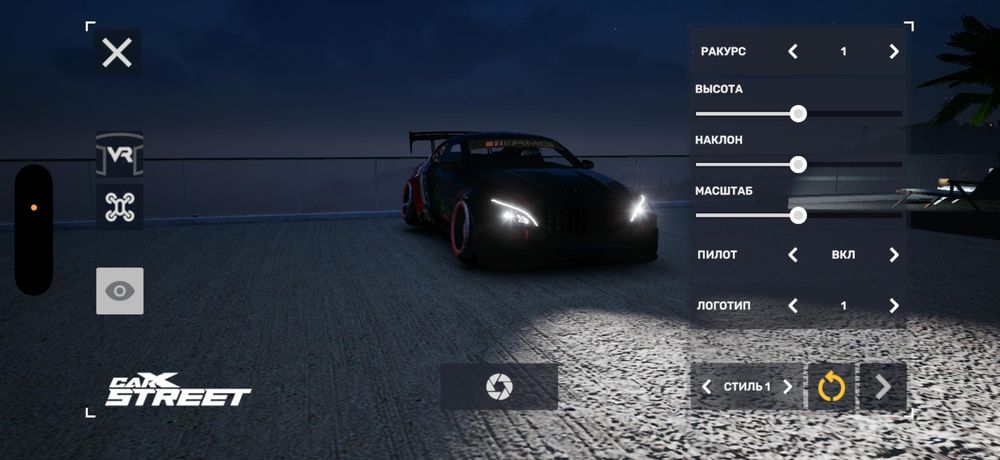This screenshot has height=460, width=1000.
Task: Switch to the previous СТИЛЬ style
Action: click(x=707, y=386)
